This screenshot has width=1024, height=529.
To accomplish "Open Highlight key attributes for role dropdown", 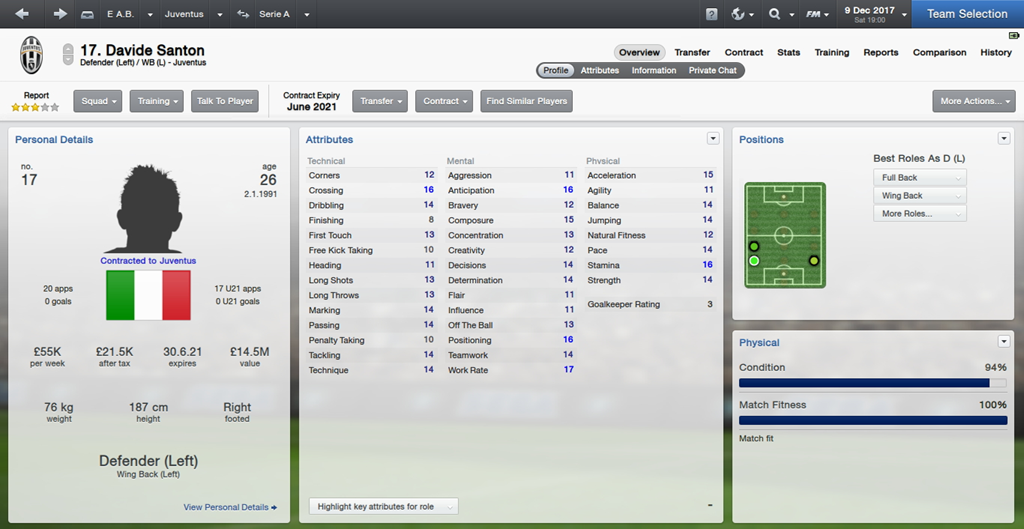I will (383, 507).
